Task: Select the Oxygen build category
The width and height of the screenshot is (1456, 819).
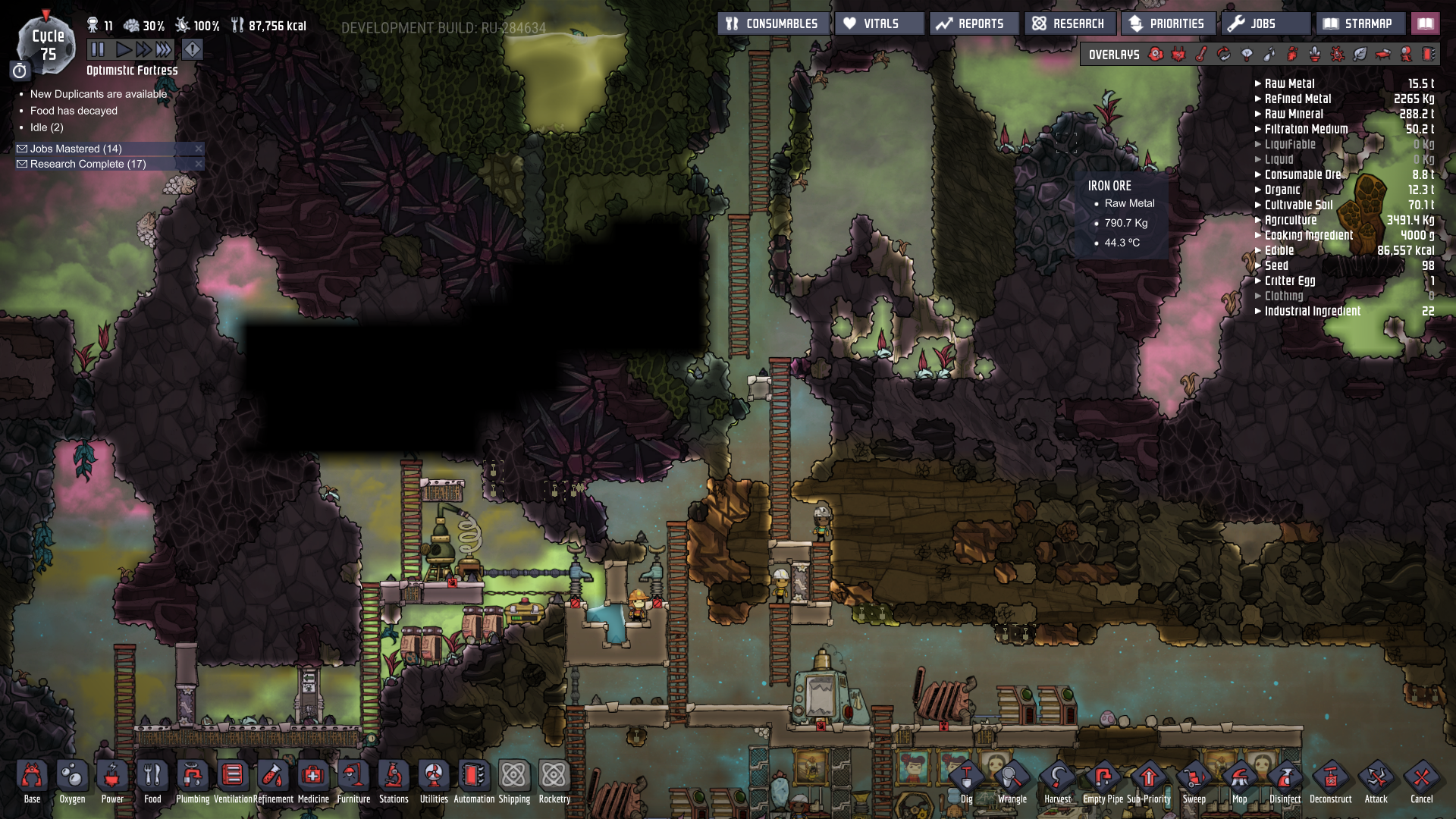Action: (x=72, y=781)
